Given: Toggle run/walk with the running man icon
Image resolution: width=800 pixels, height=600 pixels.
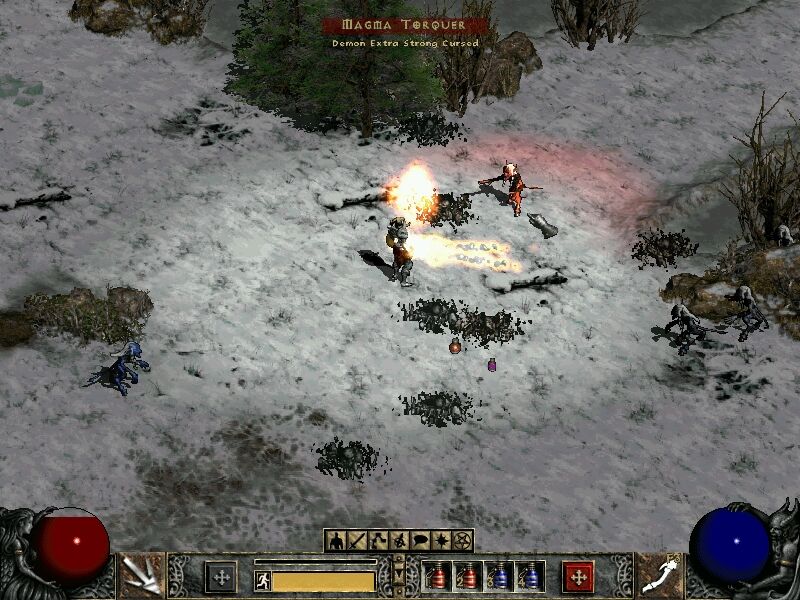Looking at the screenshot, I should (x=263, y=580).
